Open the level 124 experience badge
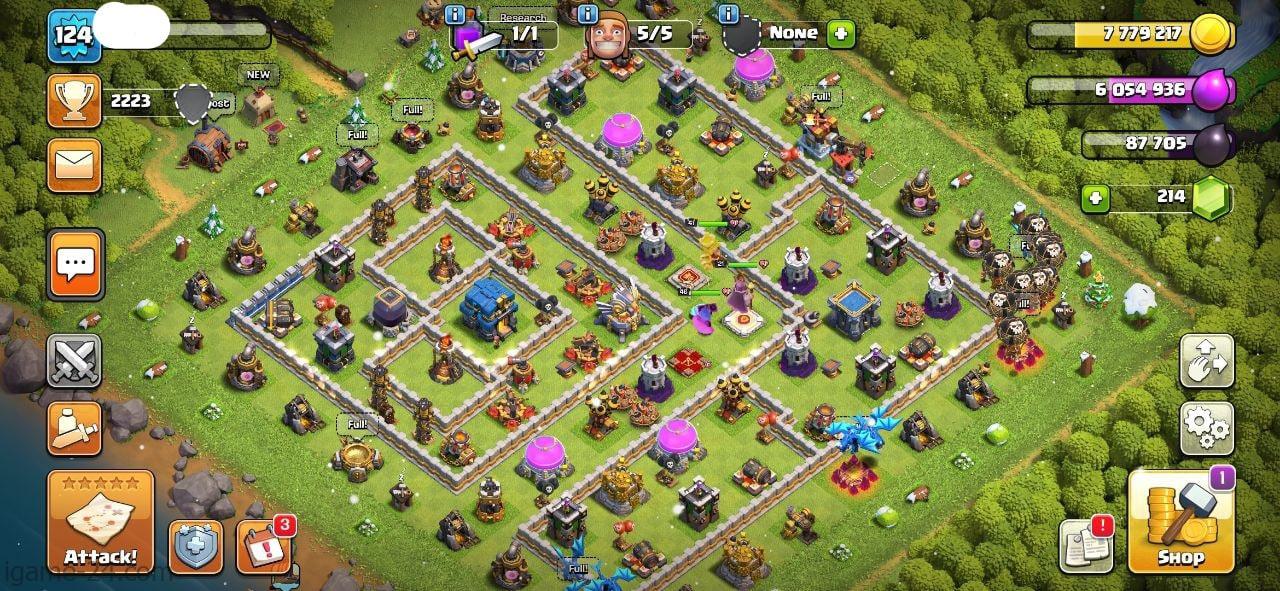1280x591 pixels. [74, 36]
